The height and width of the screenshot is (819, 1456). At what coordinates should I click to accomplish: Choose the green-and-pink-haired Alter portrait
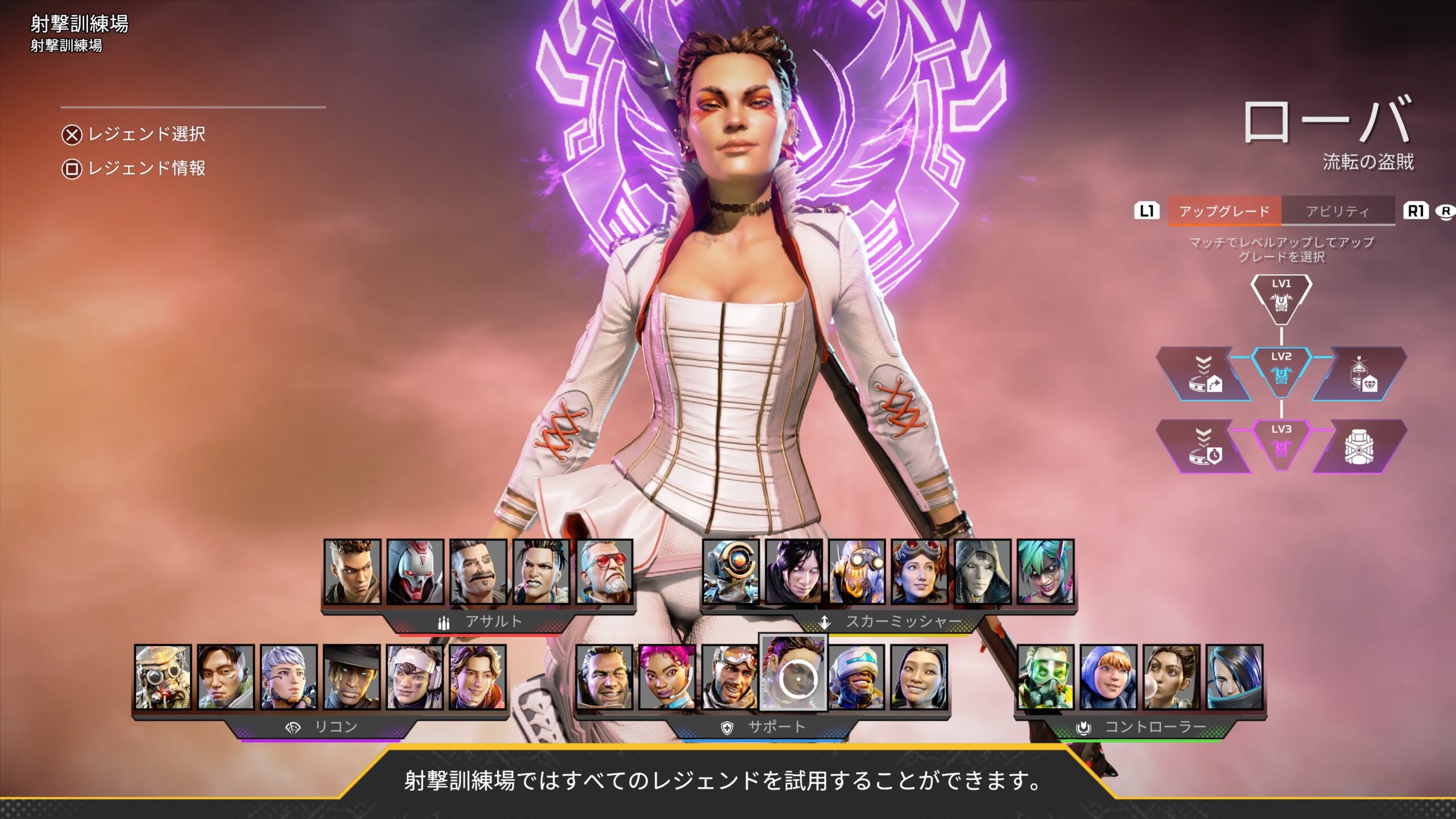click(1045, 572)
